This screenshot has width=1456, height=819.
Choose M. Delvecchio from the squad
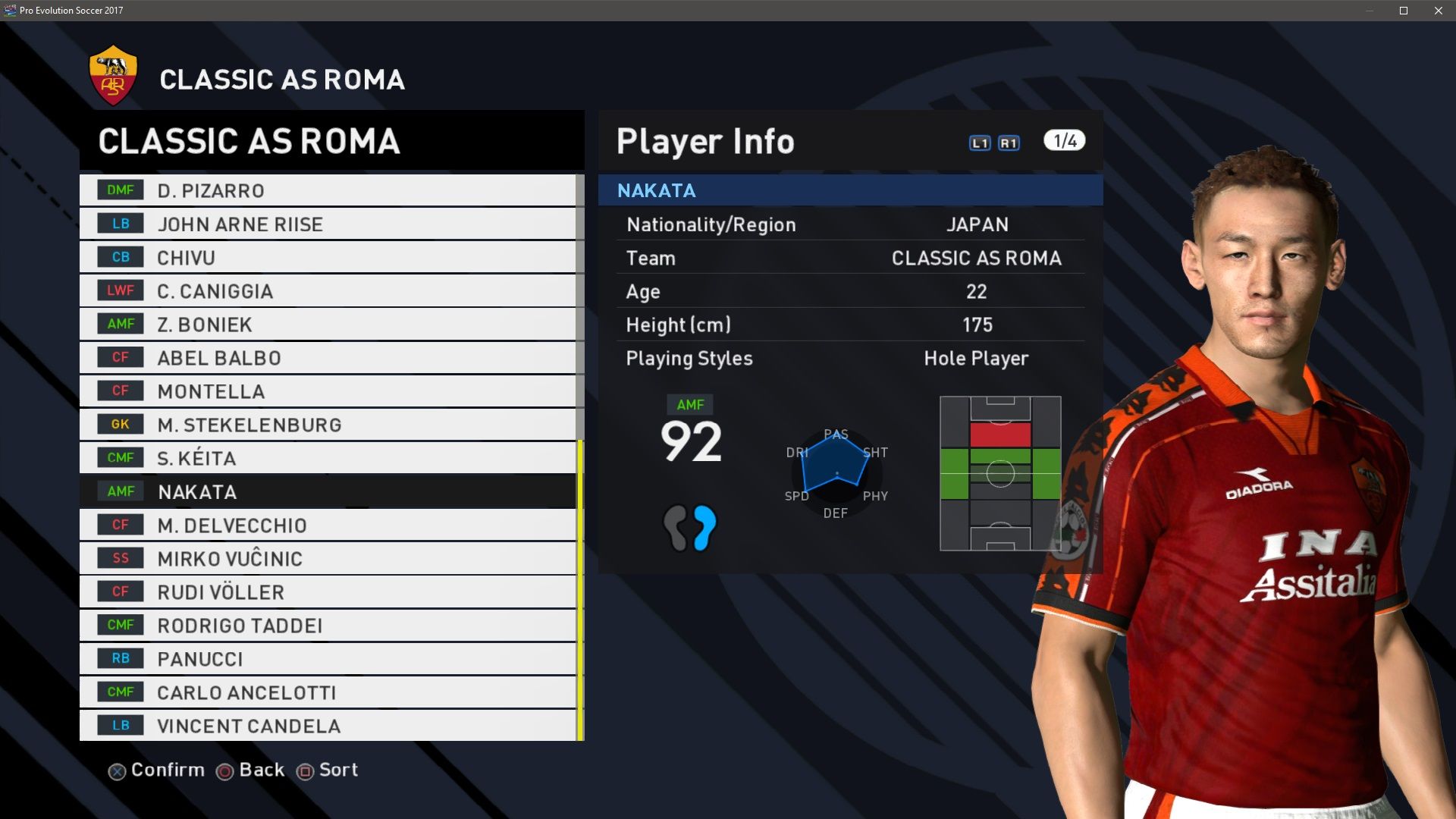[x=328, y=525]
